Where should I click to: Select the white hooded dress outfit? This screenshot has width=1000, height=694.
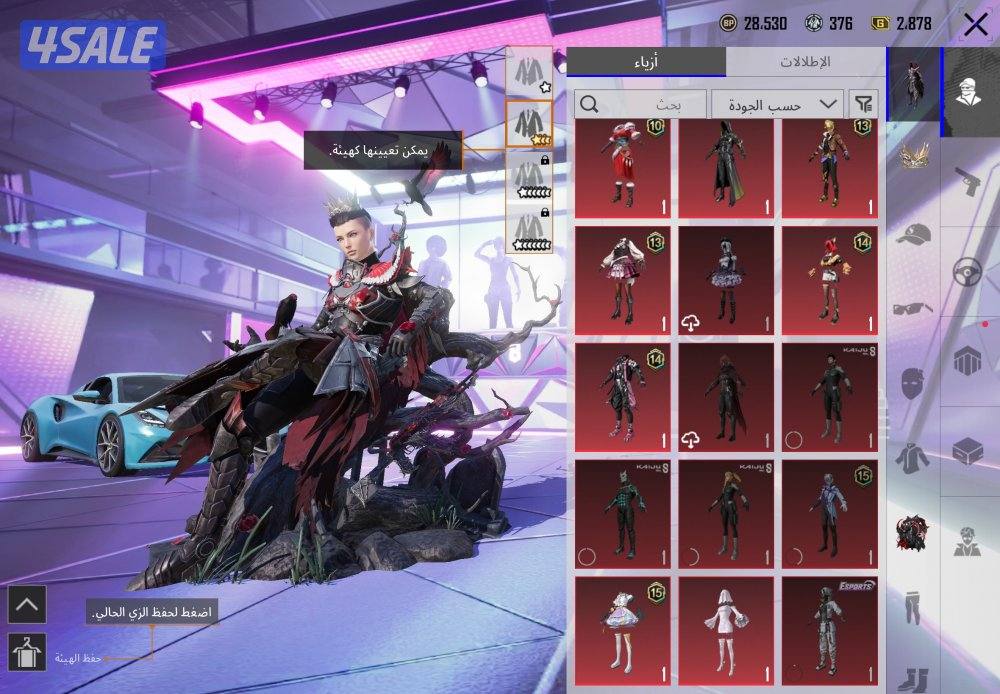pyautogui.click(x=727, y=631)
